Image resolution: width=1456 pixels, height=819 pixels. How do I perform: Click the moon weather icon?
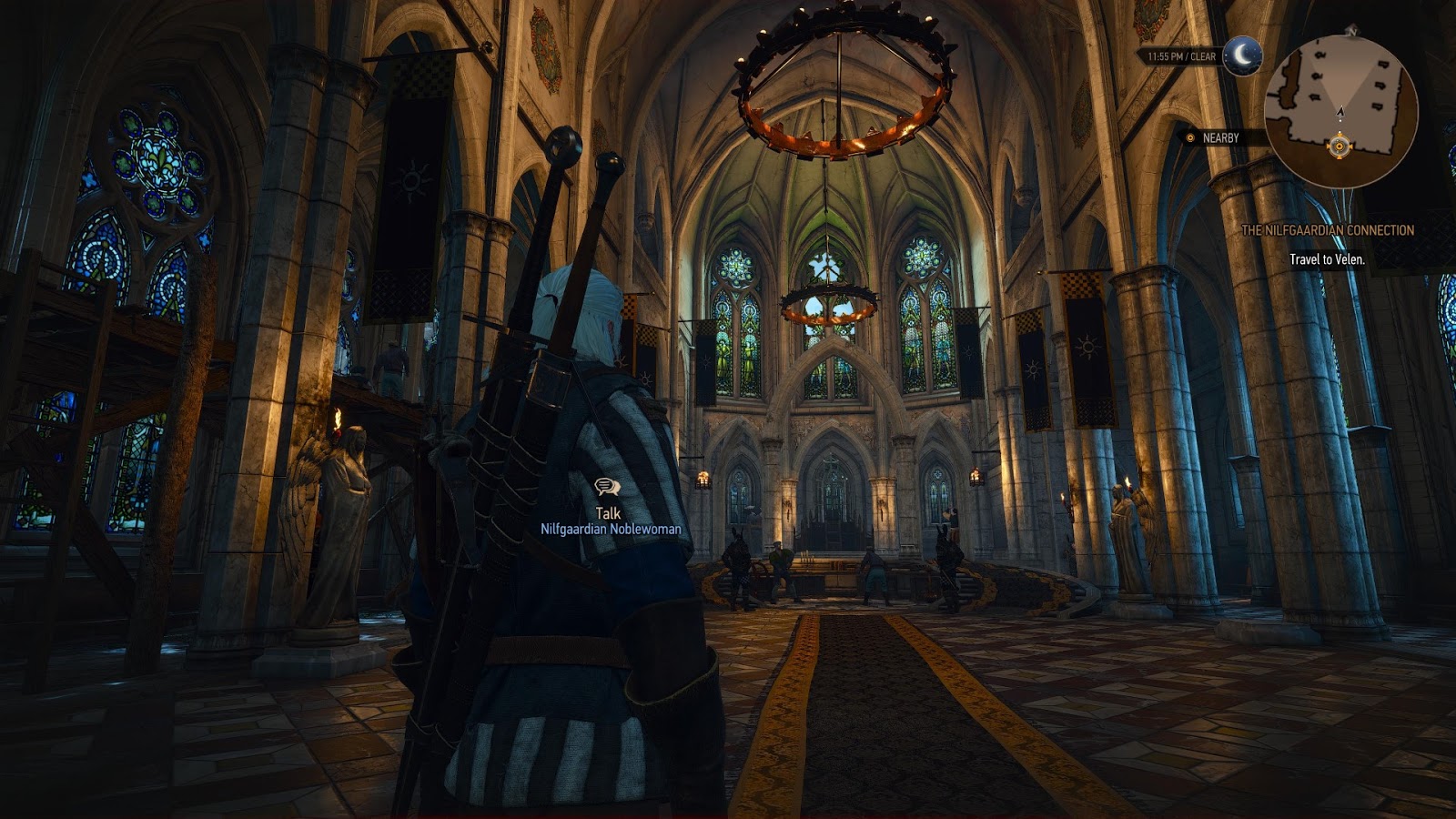[1241, 56]
